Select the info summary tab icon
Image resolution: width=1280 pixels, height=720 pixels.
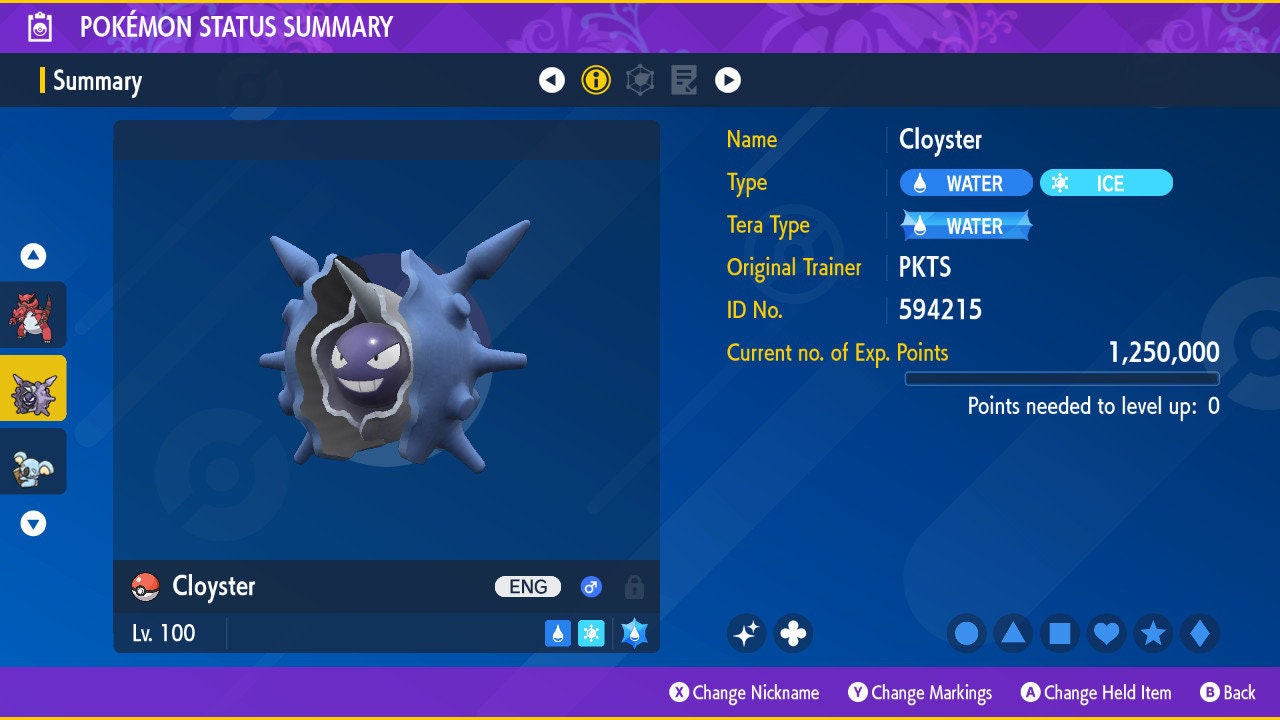(x=596, y=80)
